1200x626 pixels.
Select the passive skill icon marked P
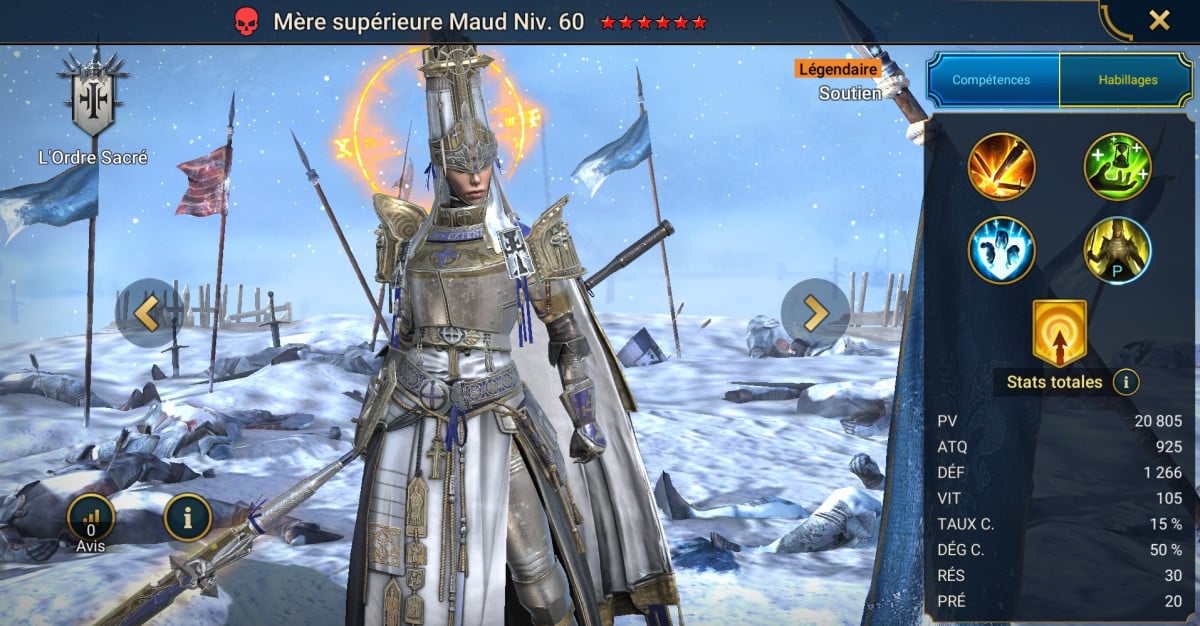[x=1118, y=250]
